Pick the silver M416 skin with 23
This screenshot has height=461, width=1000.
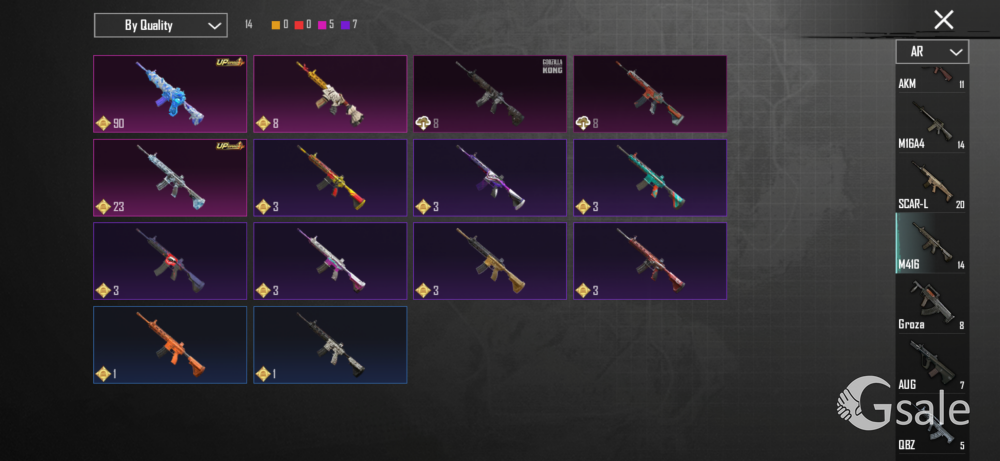point(170,178)
